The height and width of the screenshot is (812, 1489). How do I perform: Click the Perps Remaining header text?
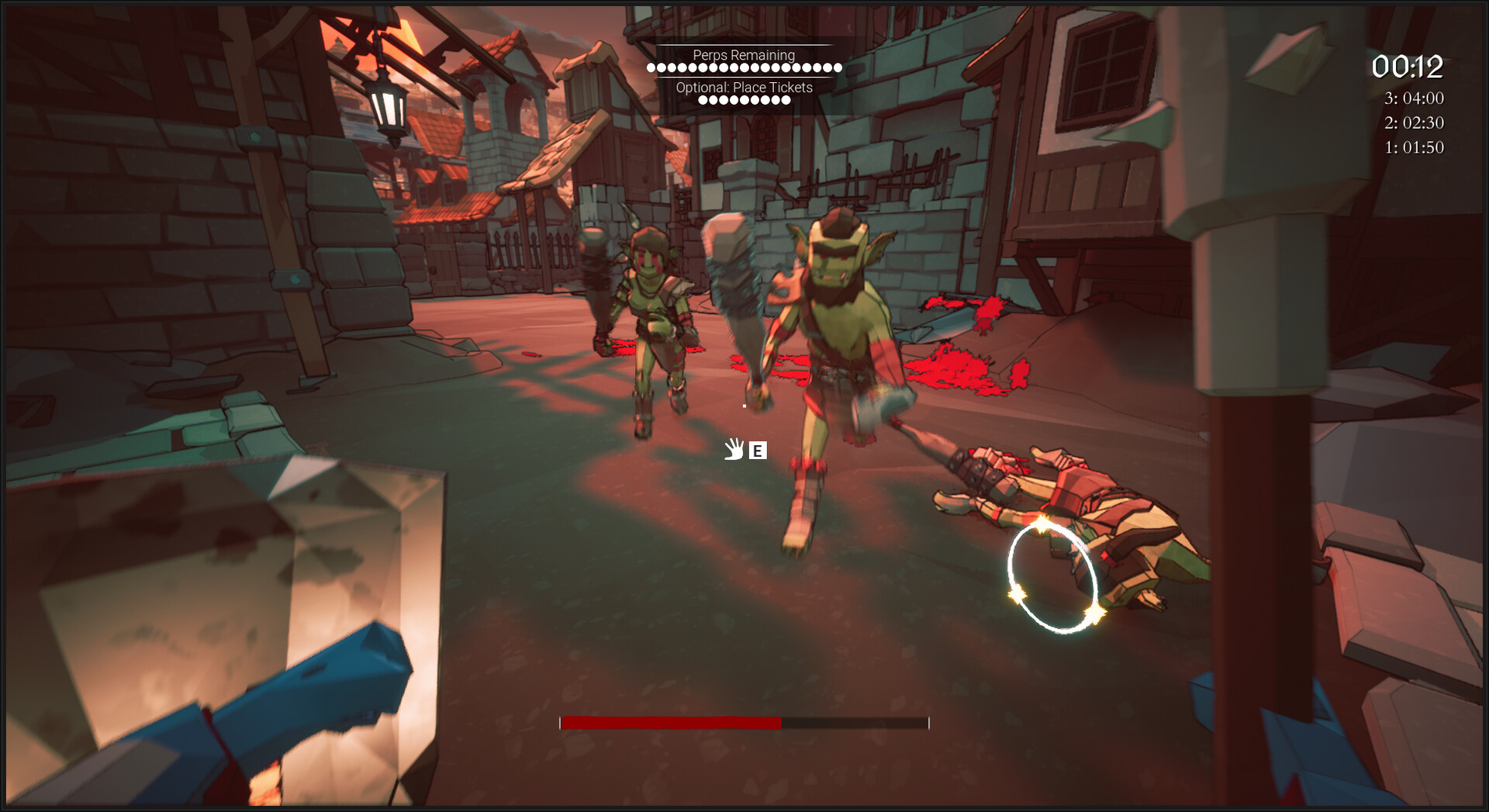coord(744,55)
